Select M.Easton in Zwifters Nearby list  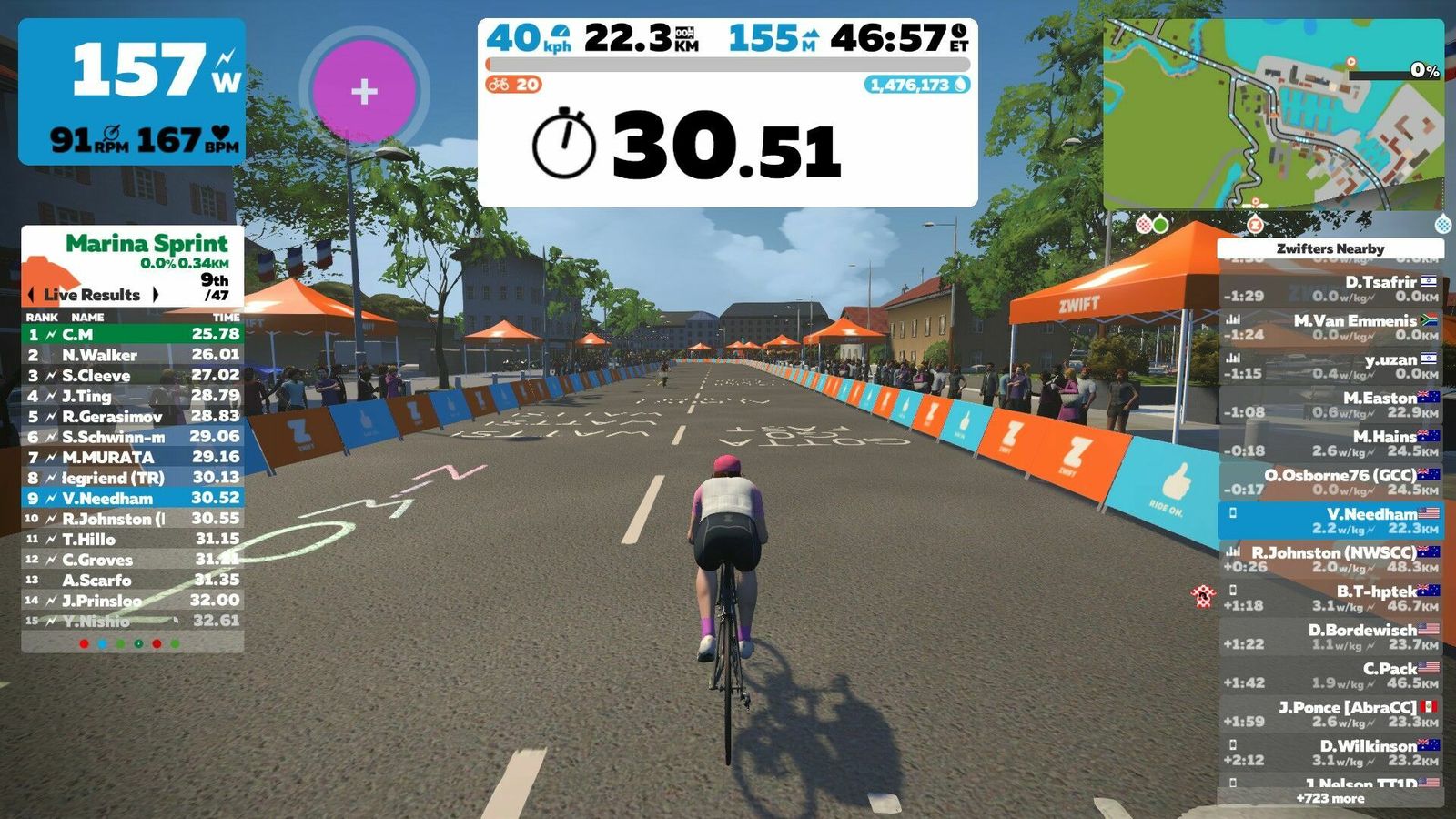[x=1330, y=404]
